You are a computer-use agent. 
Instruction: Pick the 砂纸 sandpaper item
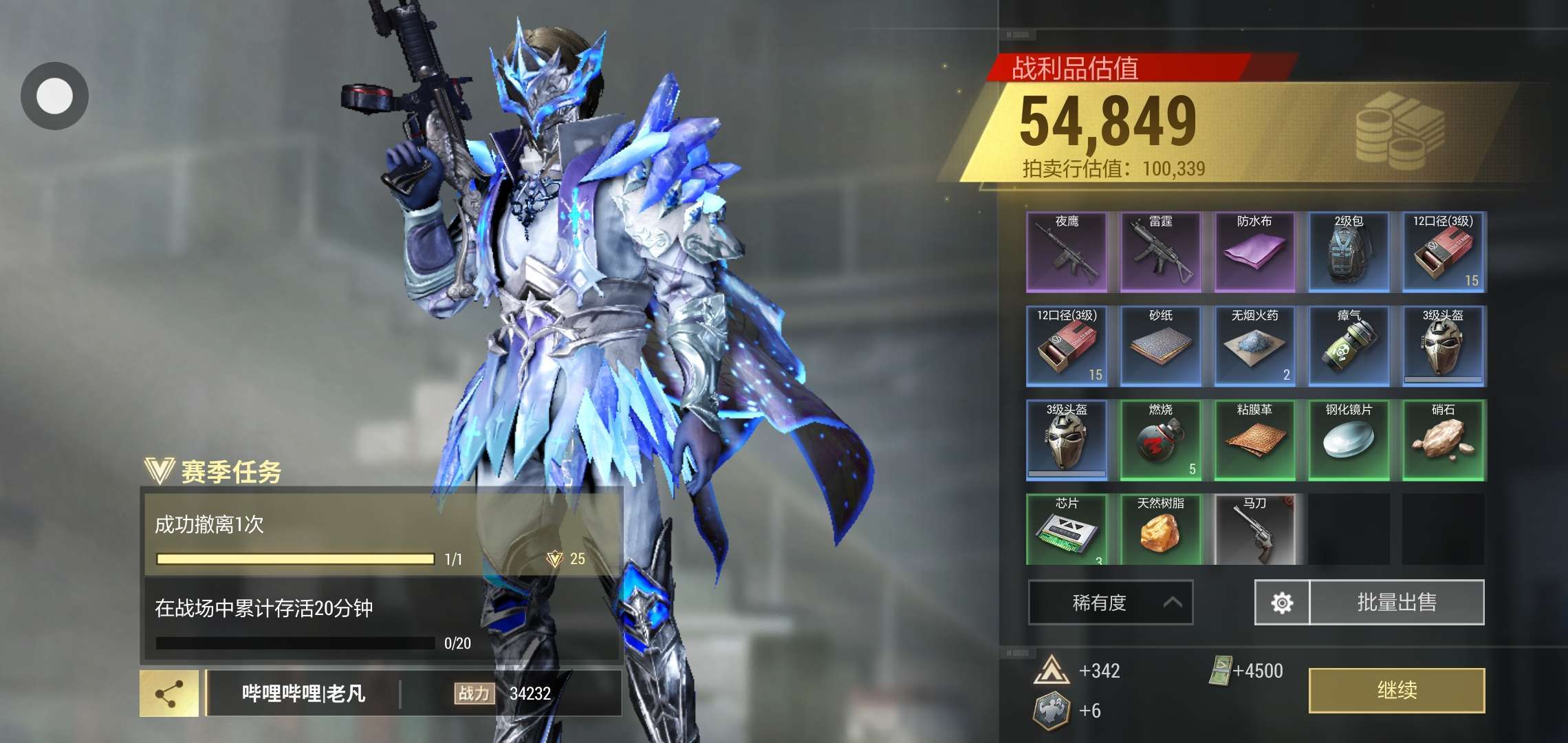click(1161, 346)
